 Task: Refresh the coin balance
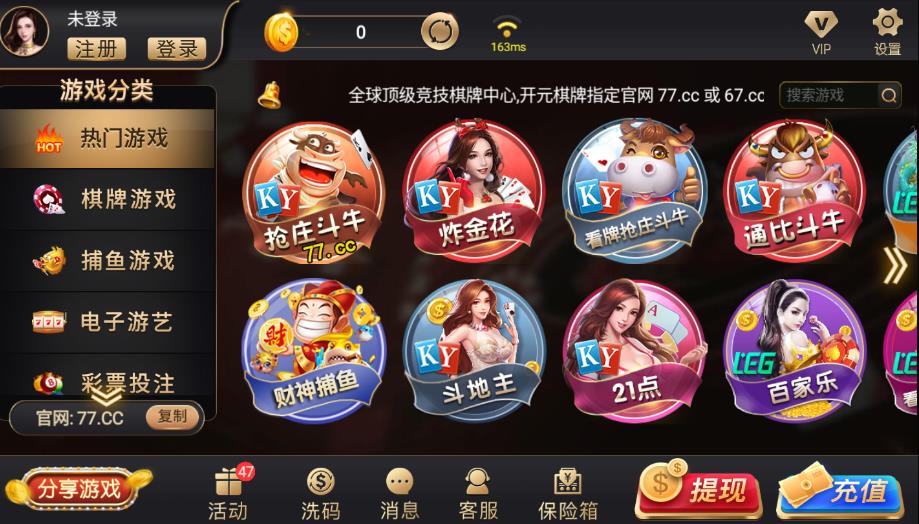tap(439, 32)
